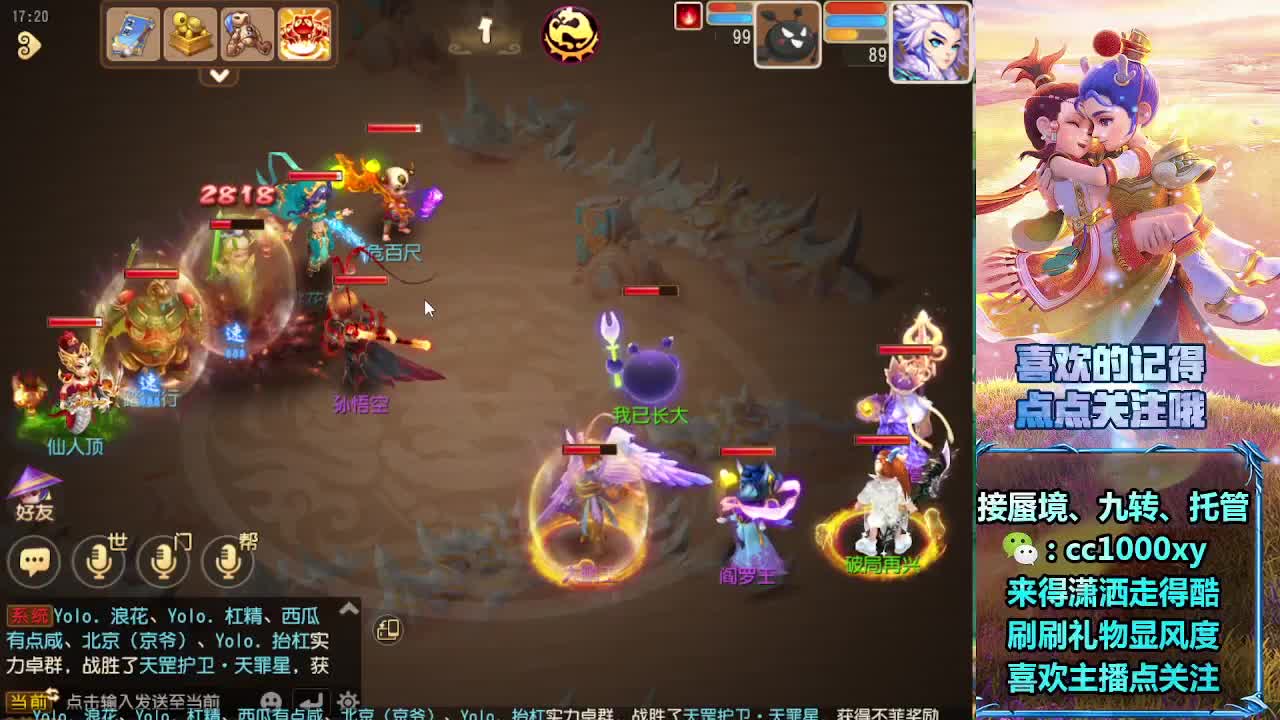Click the red flame buff icon

[687, 17]
